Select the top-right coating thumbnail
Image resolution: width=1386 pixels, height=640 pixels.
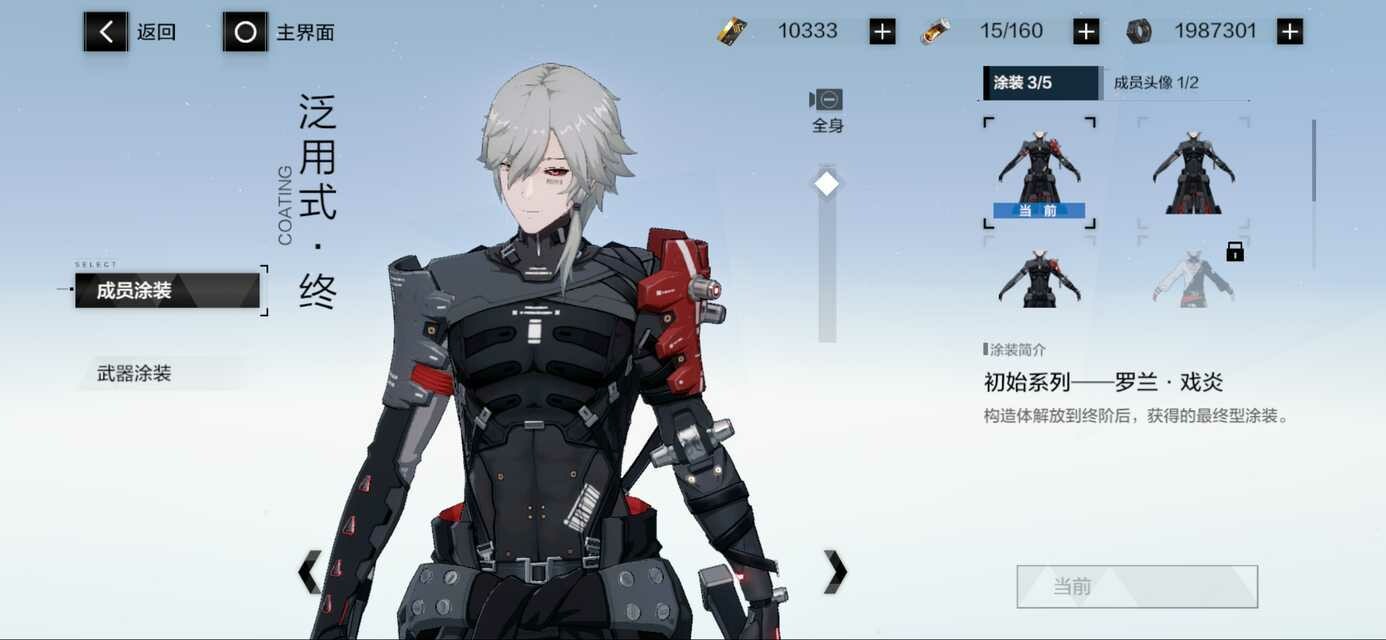pyautogui.click(x=1193, y=172)
